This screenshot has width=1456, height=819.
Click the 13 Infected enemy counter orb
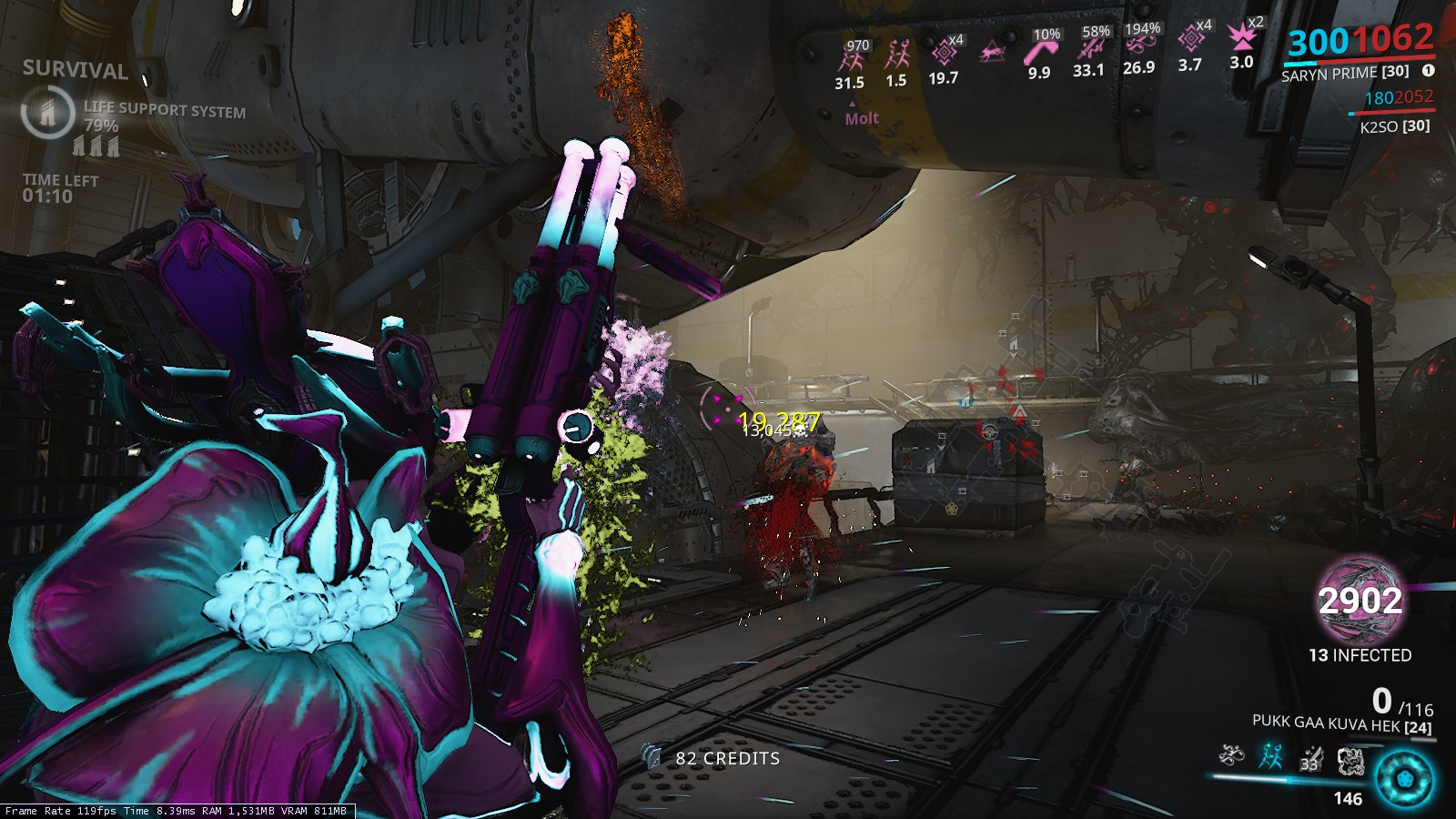pos(1360,602)
